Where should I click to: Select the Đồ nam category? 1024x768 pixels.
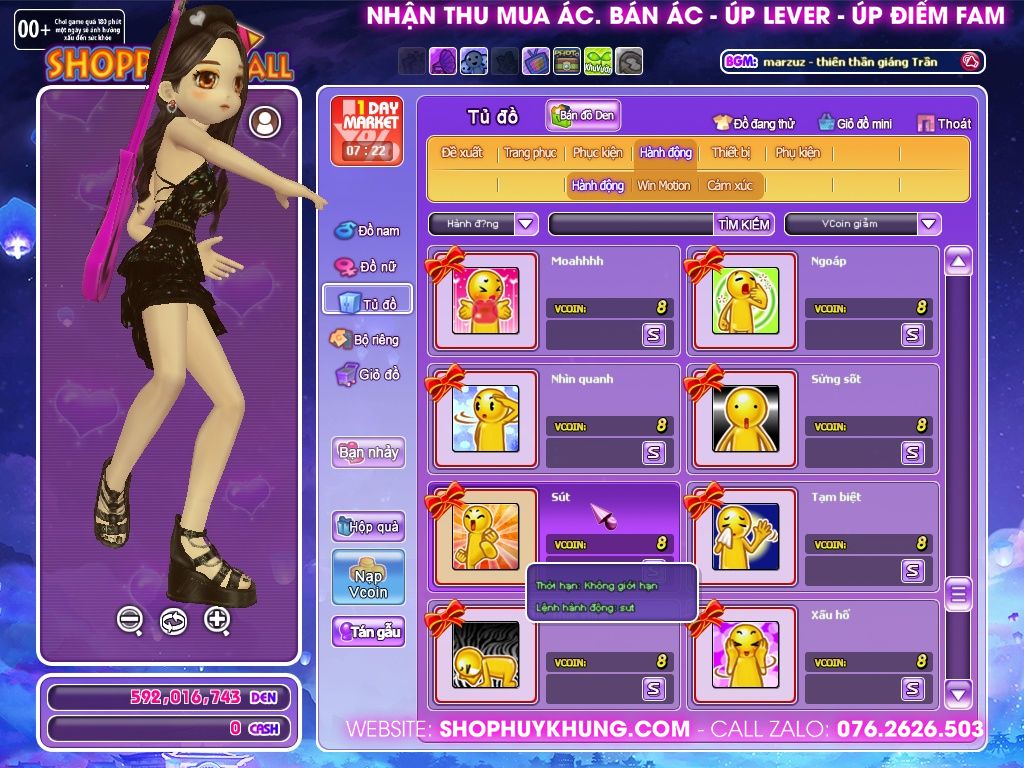pyautogui.click(x=368, y=231)
